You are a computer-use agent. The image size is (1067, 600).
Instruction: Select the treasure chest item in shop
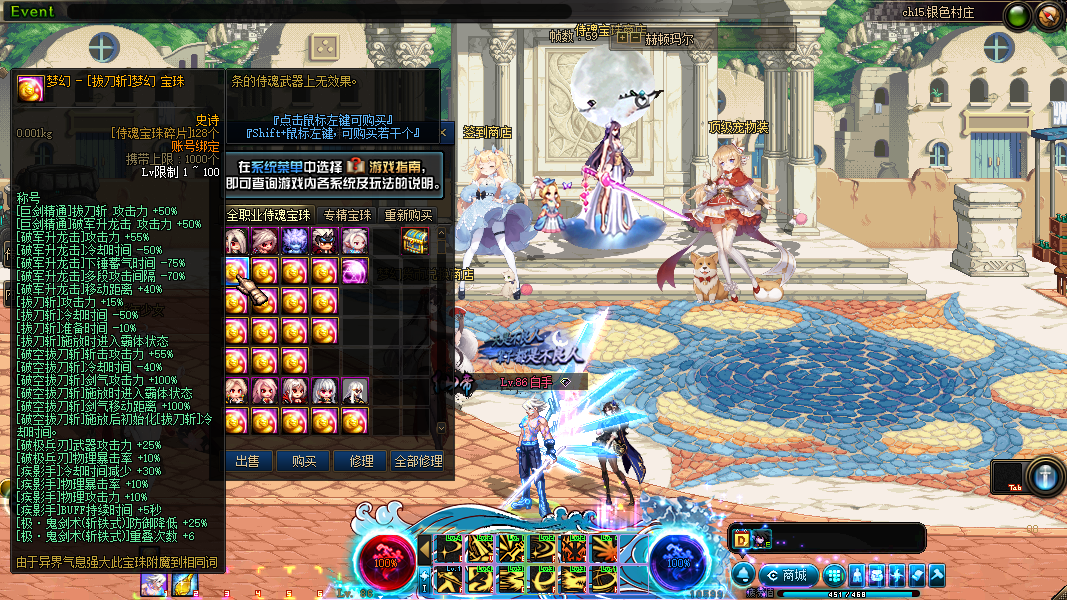click(x=415, y=241)
